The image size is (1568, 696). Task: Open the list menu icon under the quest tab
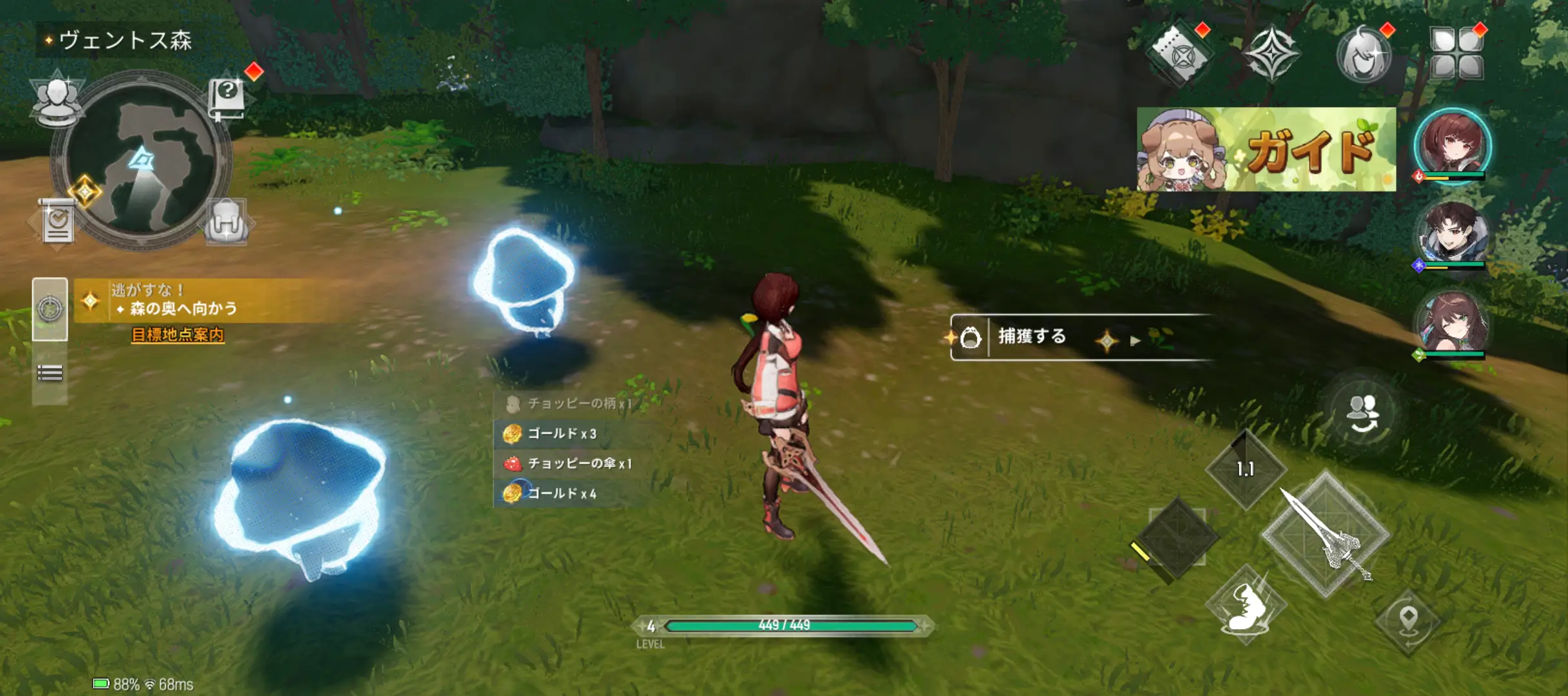tap(50, 373)
